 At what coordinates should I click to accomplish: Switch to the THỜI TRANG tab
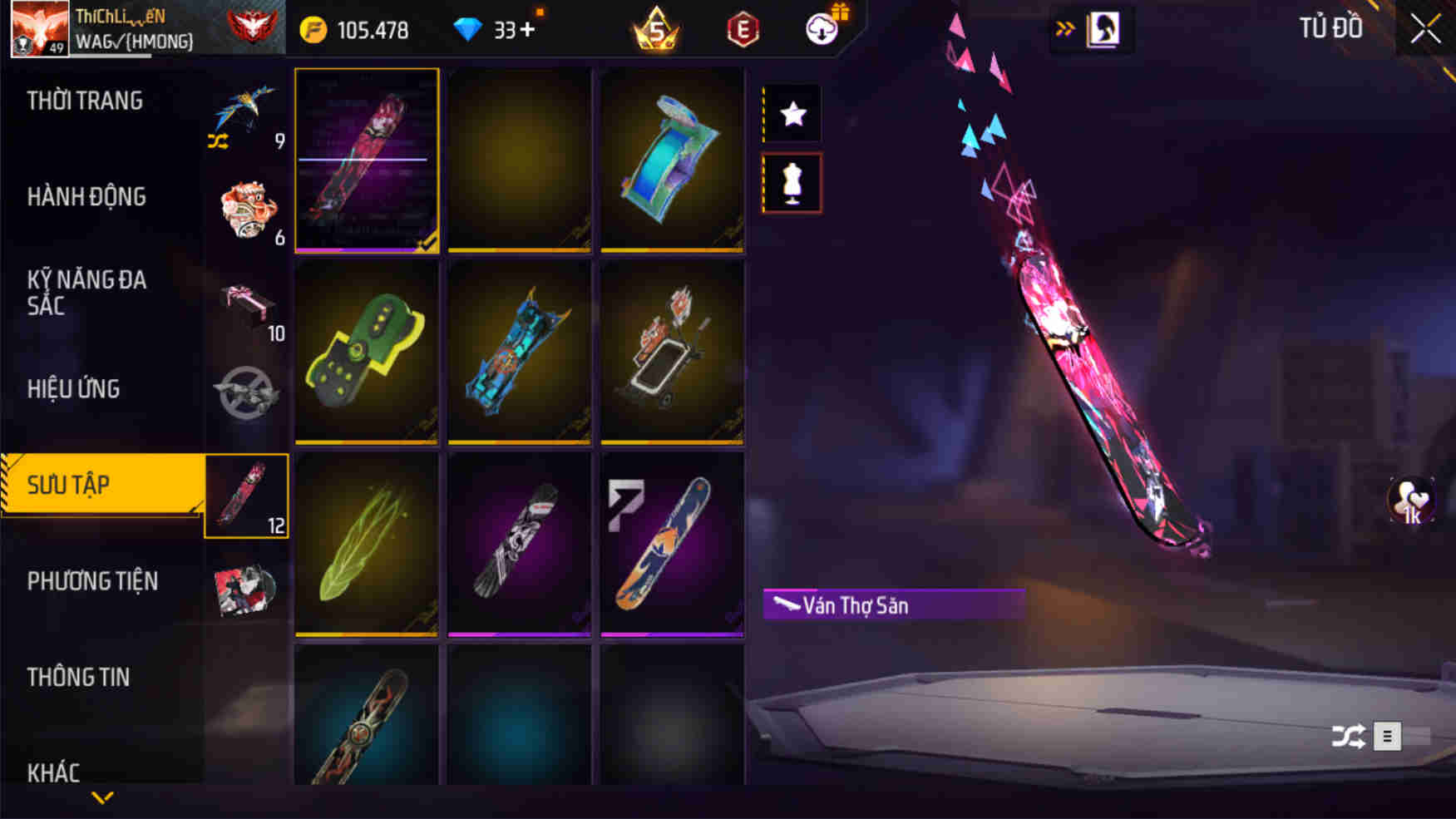[83, 100]
